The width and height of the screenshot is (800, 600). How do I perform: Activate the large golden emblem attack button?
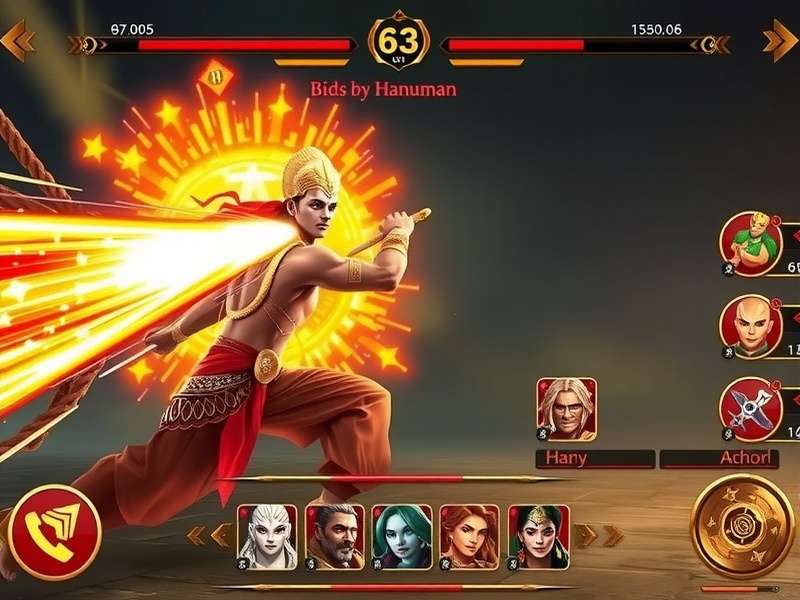pyautogui.click(x=742, y=527)
